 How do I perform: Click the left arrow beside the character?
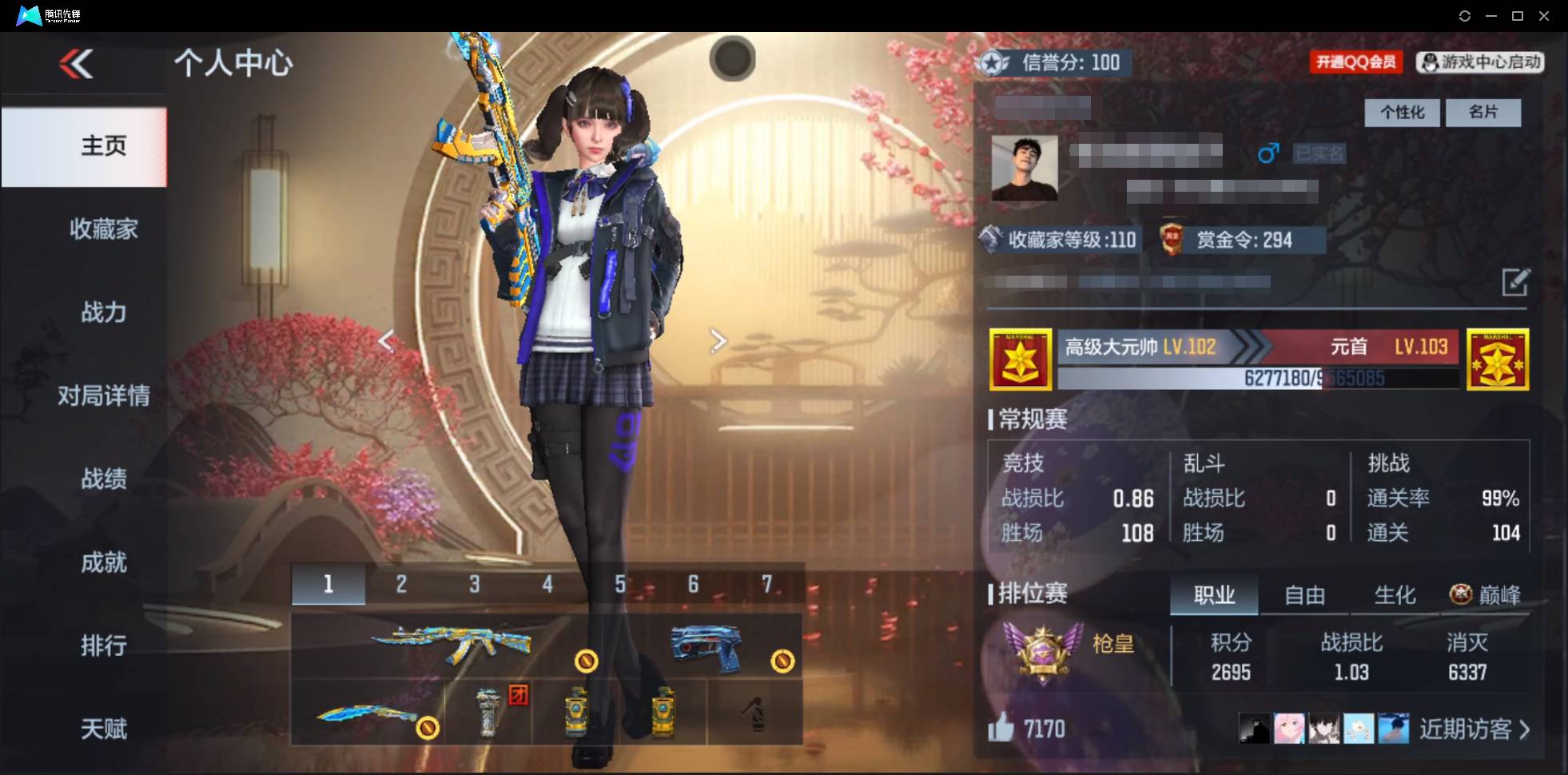(387, 341)
